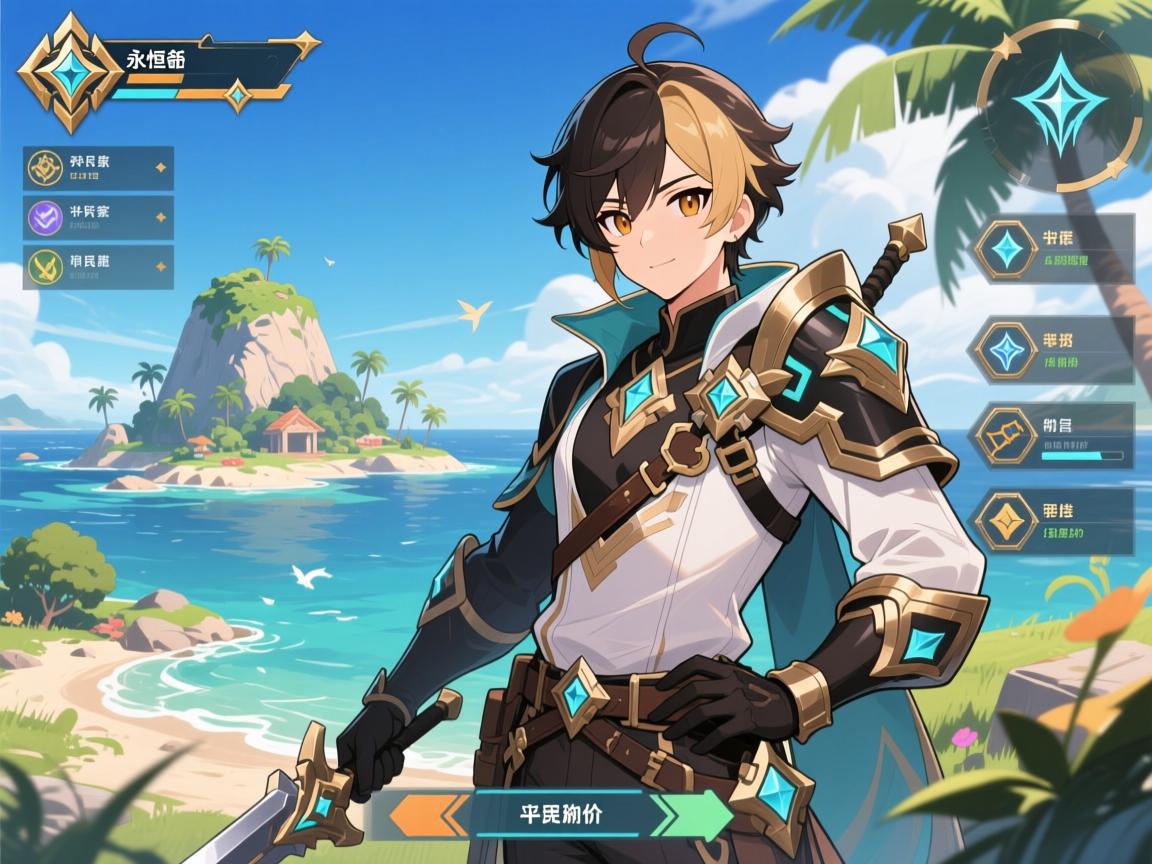Image resolution: width=1152 pixels, height=864 pixels.
Task: Choose the gold tool hexagon entry
Action: tap(1054, 436)
